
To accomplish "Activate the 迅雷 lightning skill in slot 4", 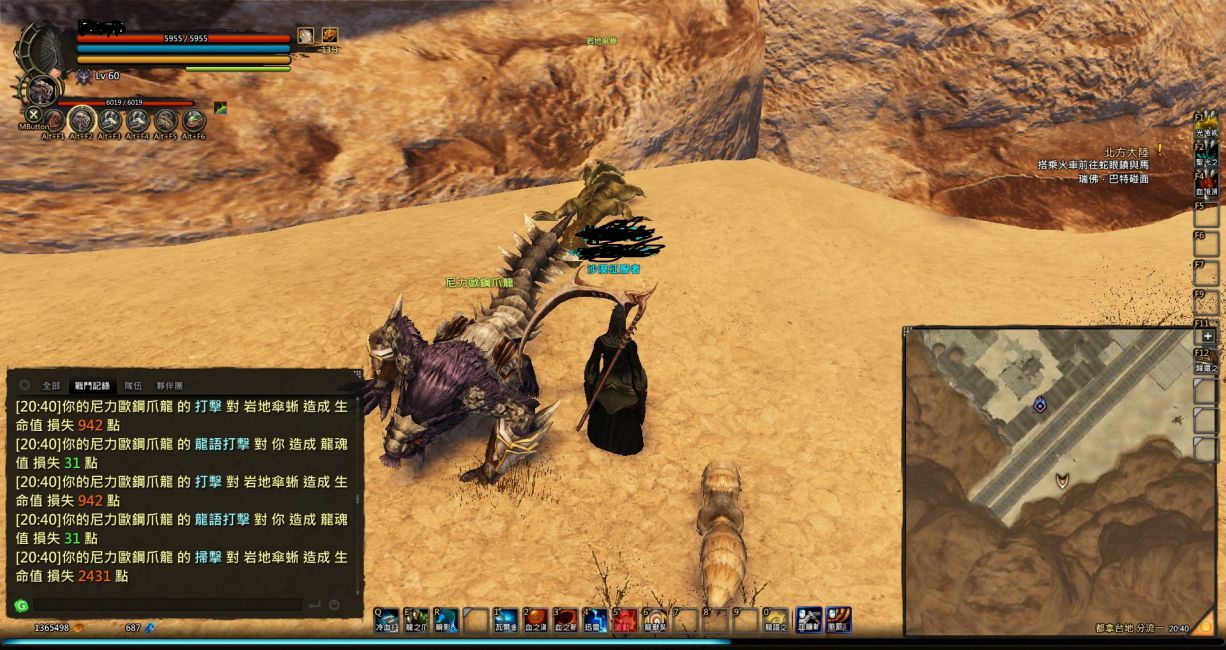I will (596, 620).
